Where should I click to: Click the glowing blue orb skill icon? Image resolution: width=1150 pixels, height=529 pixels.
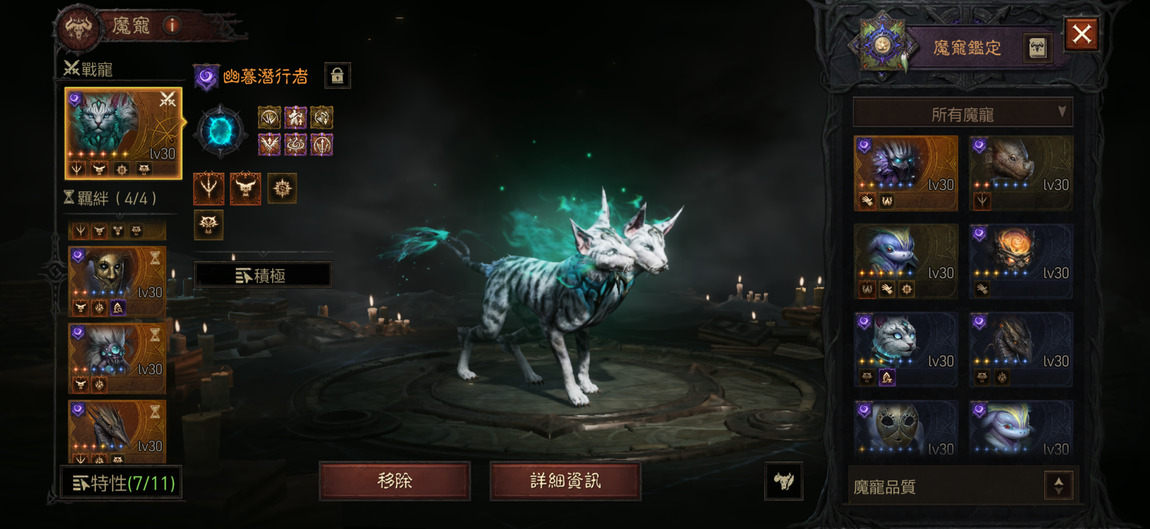click(x=219, y=131)
